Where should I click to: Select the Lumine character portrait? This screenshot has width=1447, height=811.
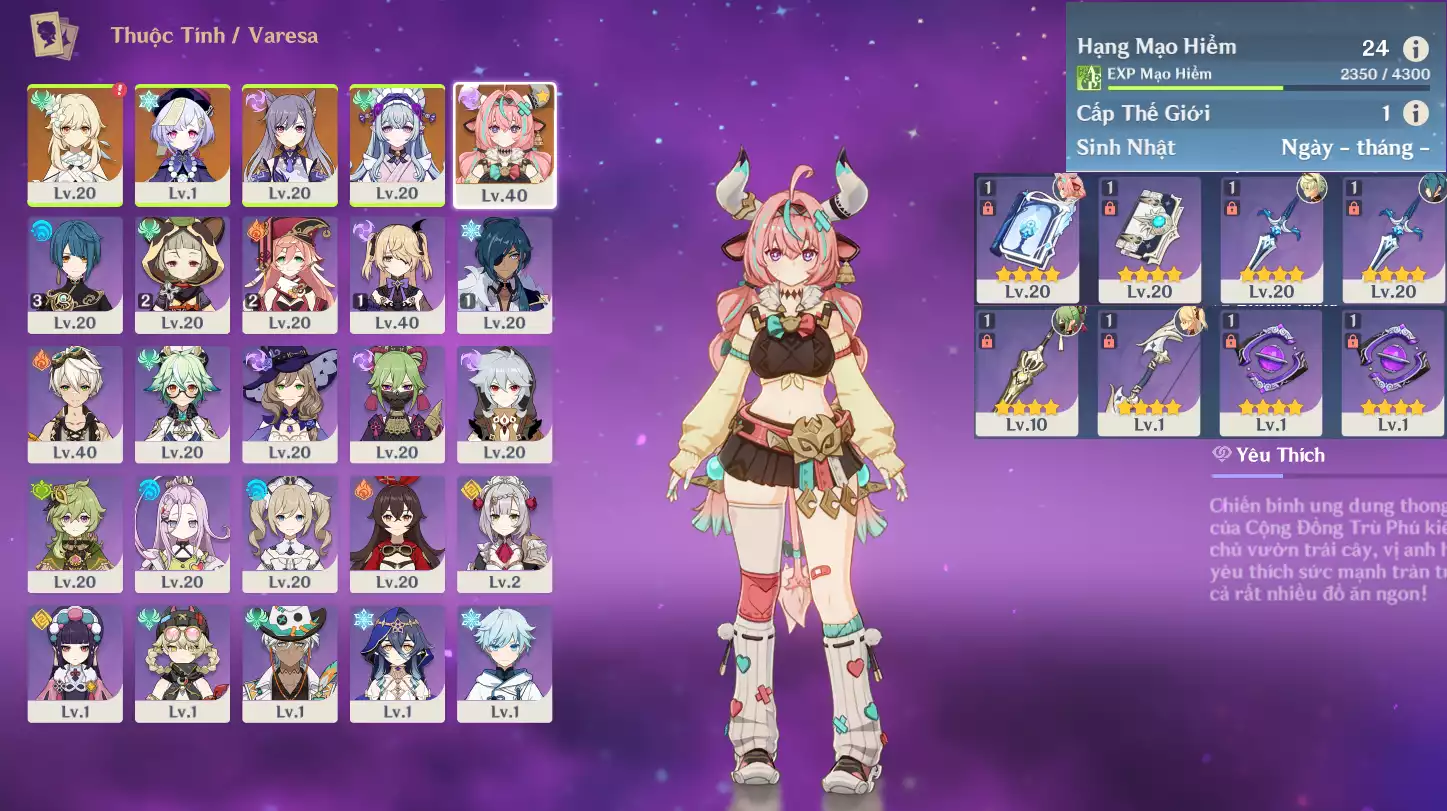point(75,144)
